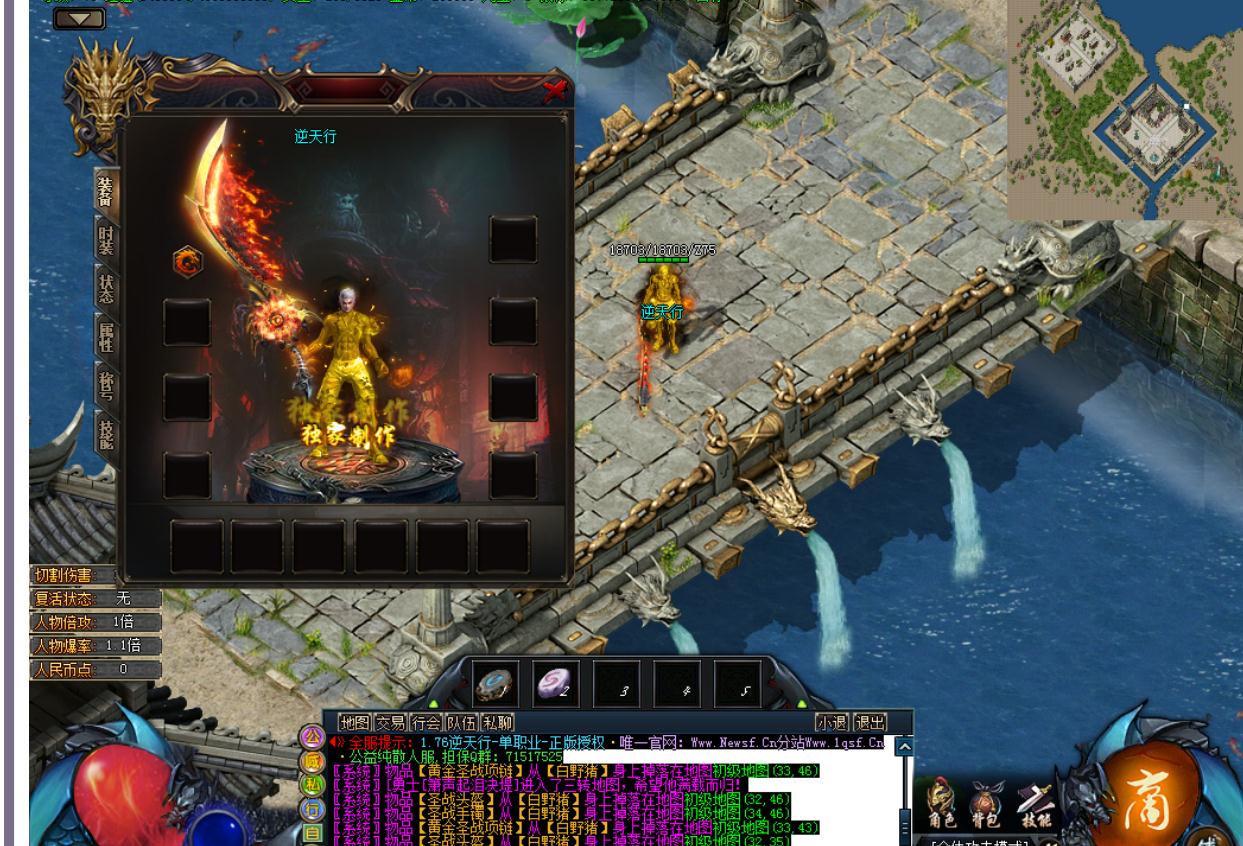Close the character equipment panel
The image size is (1243, 846).
click(554, 91)
